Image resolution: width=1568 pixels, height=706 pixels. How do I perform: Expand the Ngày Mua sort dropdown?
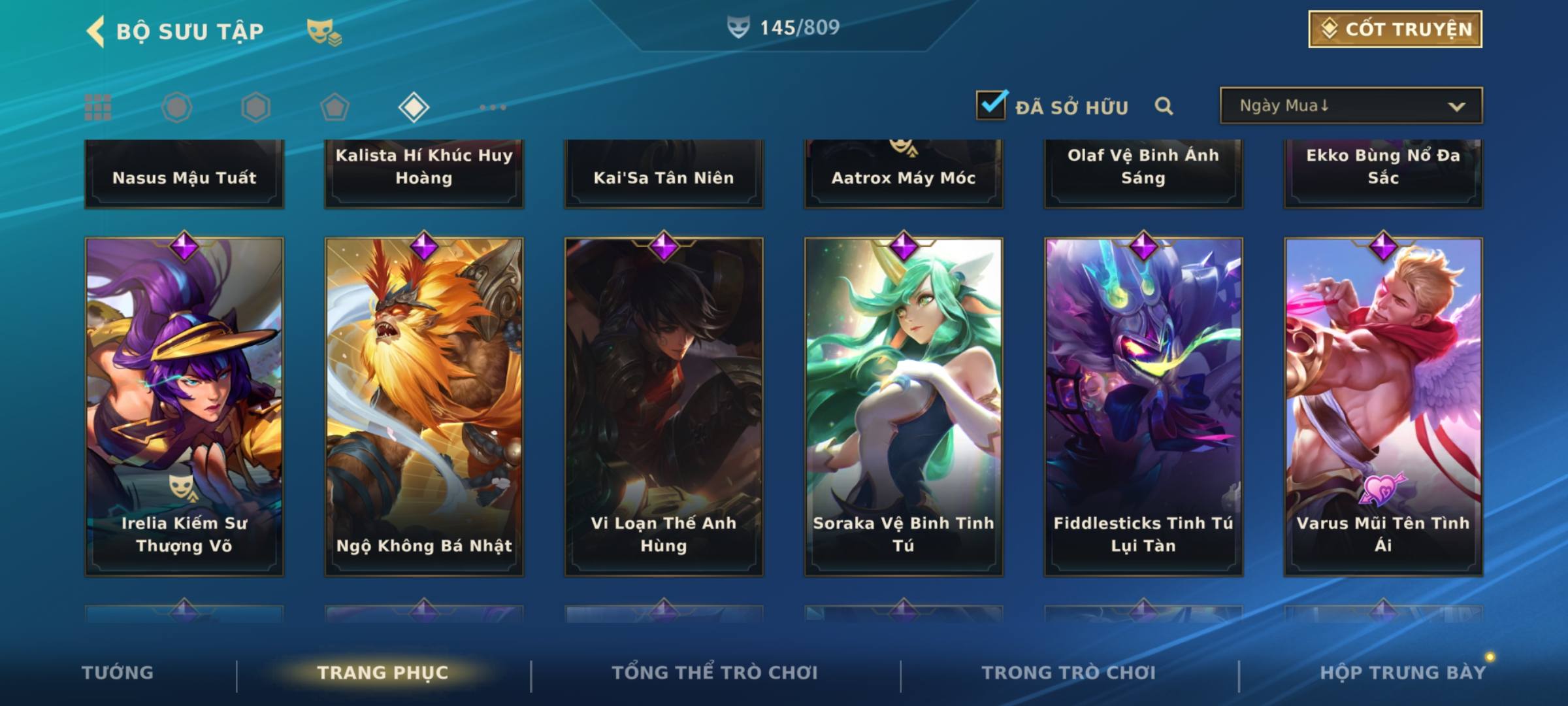pos(1350,106)
